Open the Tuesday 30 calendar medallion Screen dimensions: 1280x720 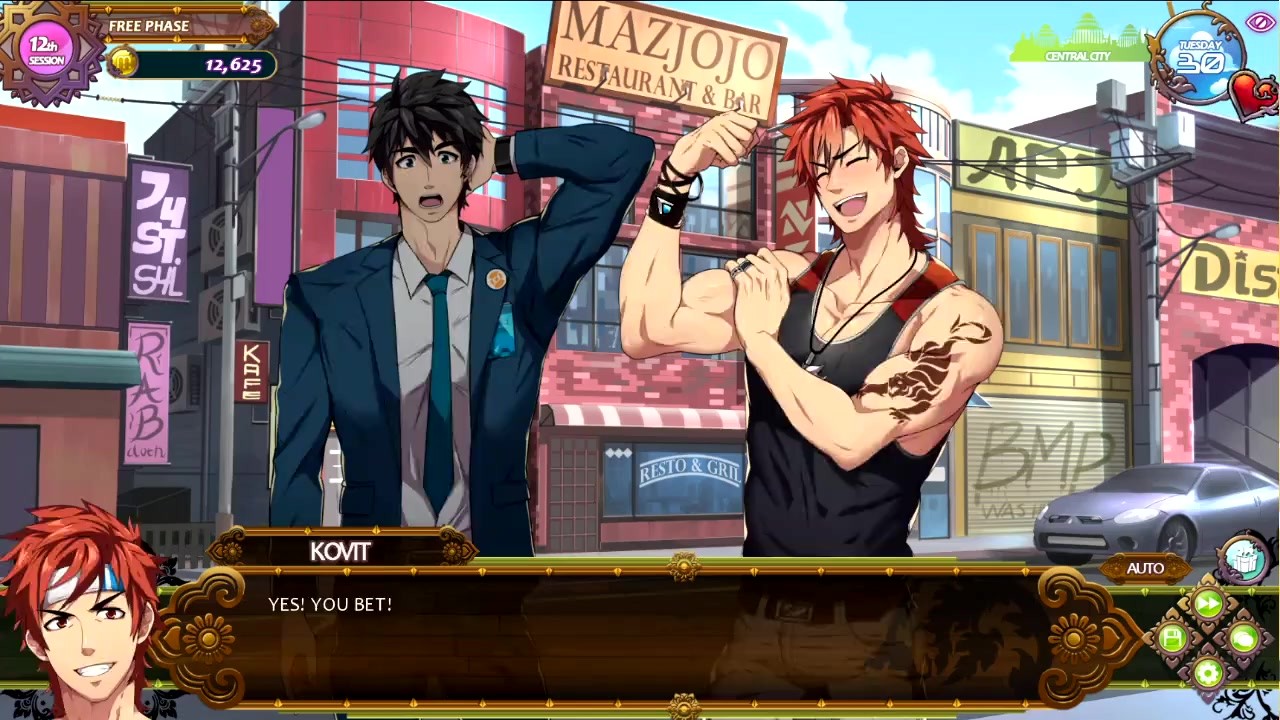pos(1199,56)
